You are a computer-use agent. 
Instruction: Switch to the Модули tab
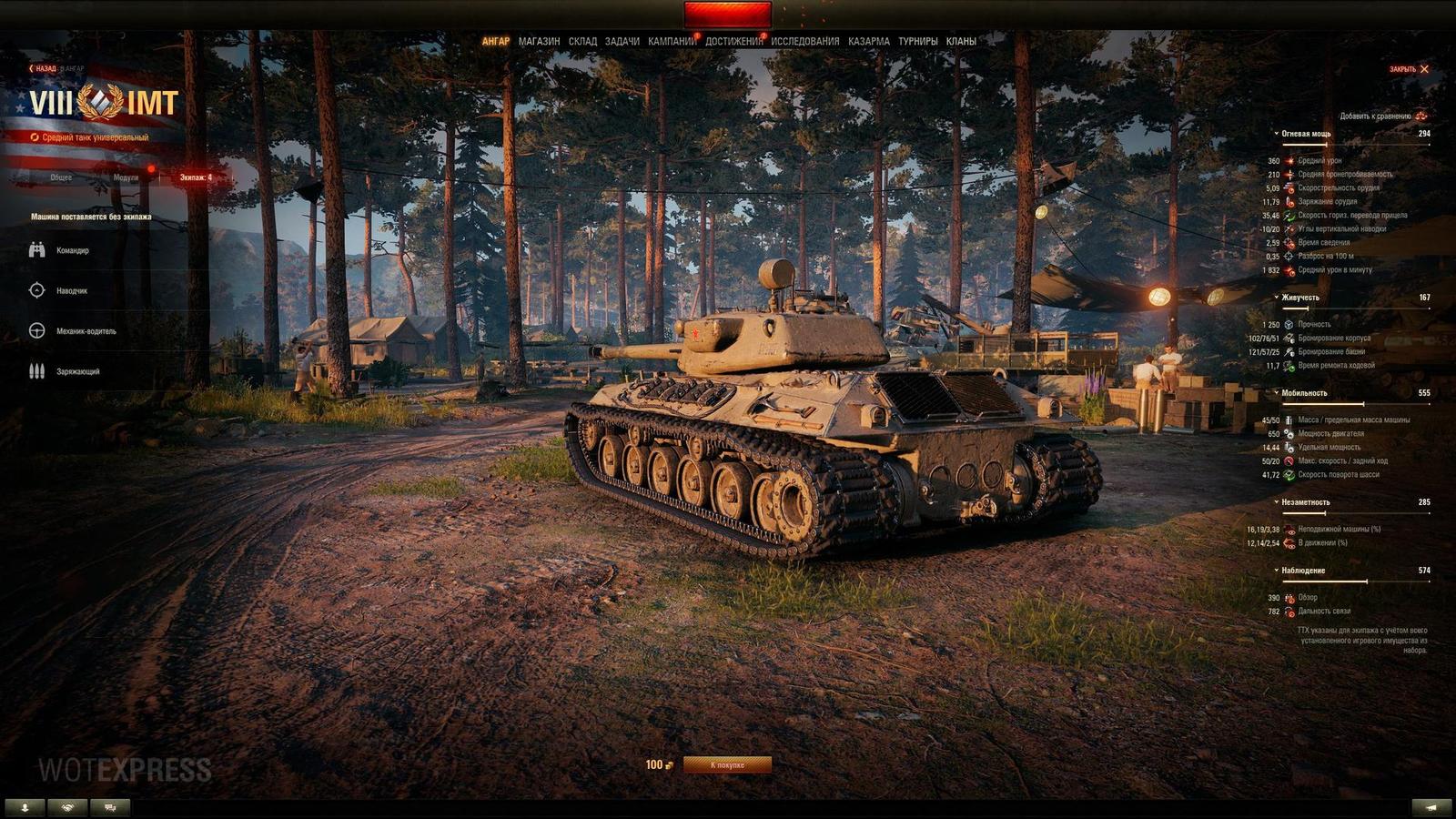click(x=127, y=178)
